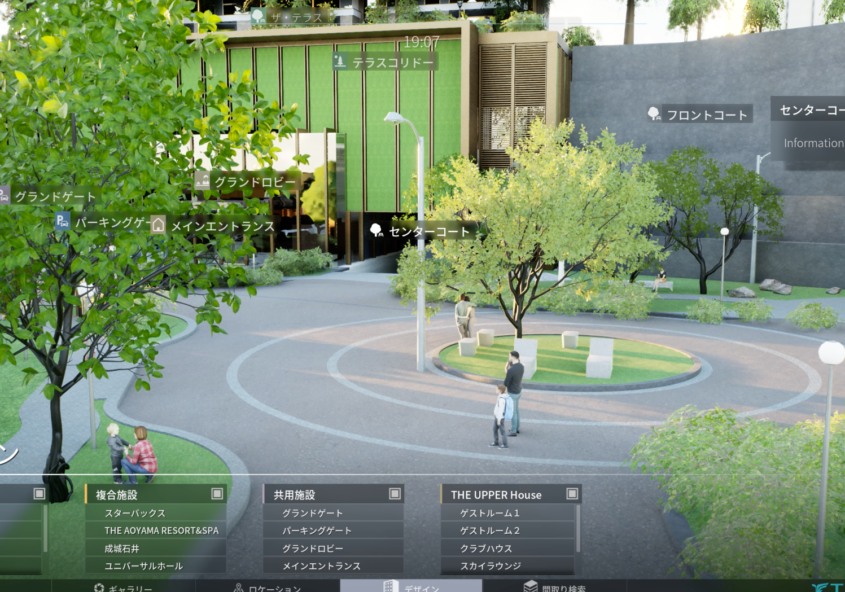Select THE AOYAMA RESORT&SPA entry
Screen dimensions: 845x592
click(x=160, y=530)
